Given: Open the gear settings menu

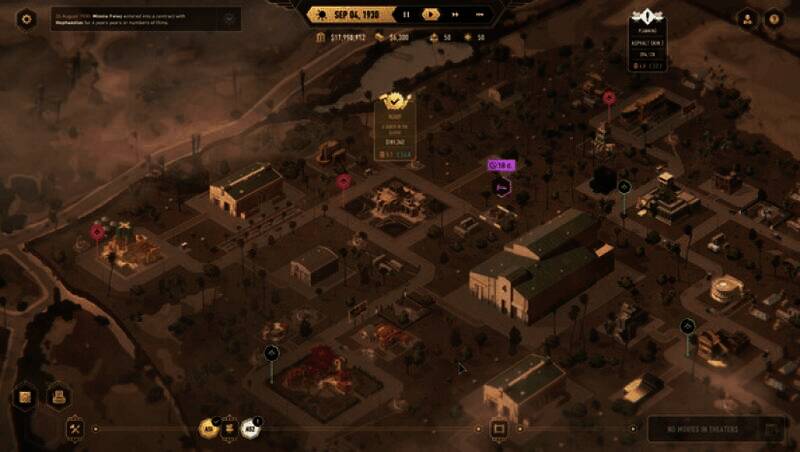Looking at the screenshot, I should [26, 18].
